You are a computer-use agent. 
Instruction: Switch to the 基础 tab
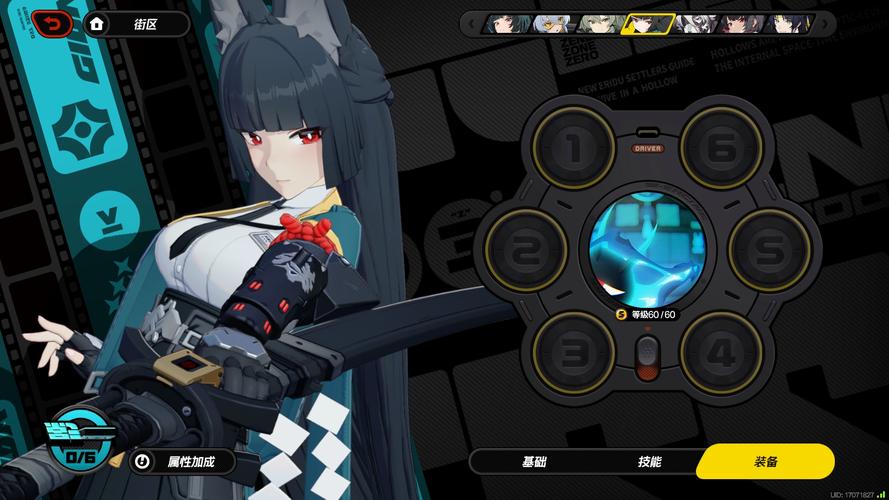(x=535, y=461)
